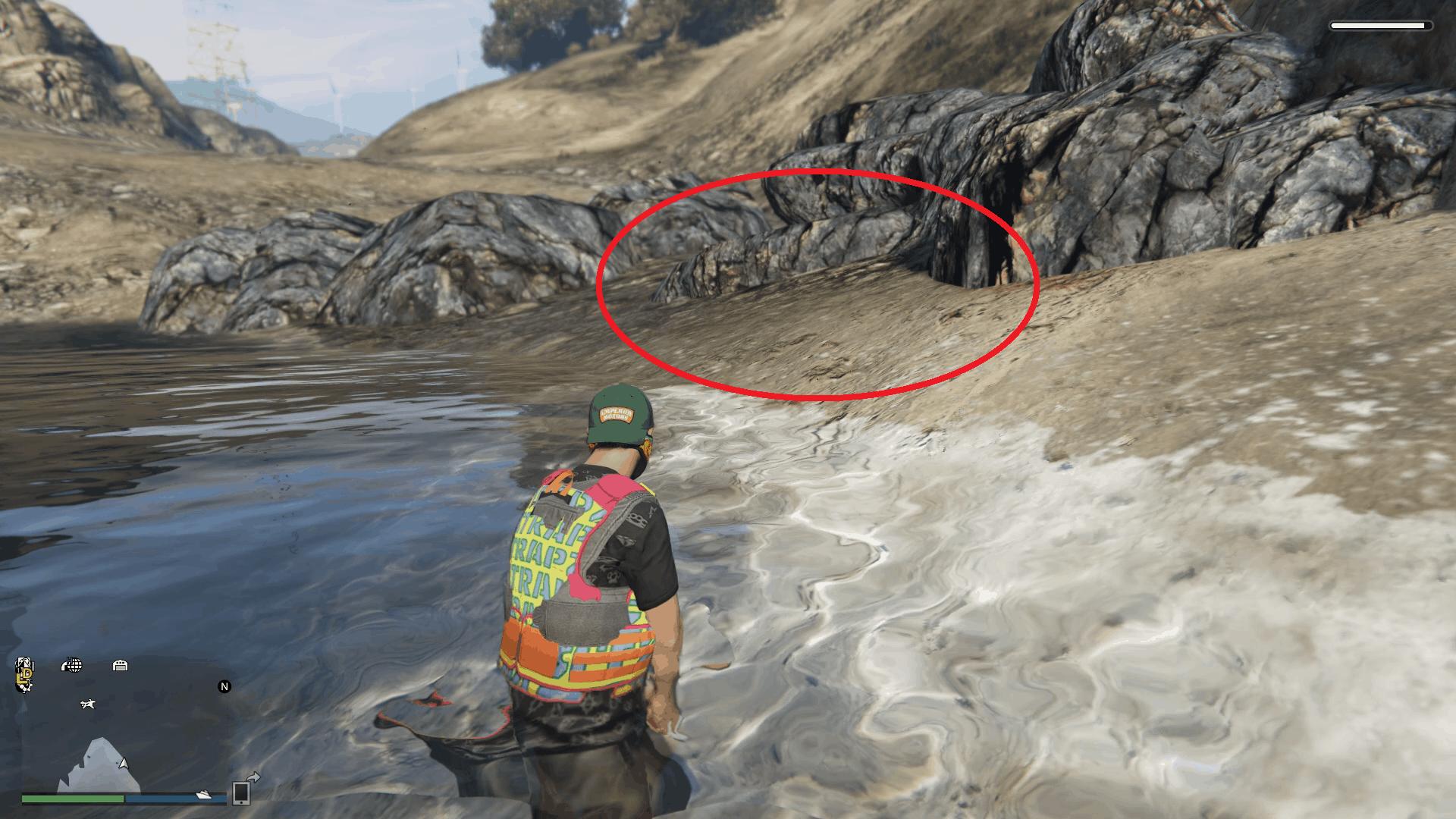
Task: Click the phone quick-GPS icon beside the minimap
Action: coord(243,793)
